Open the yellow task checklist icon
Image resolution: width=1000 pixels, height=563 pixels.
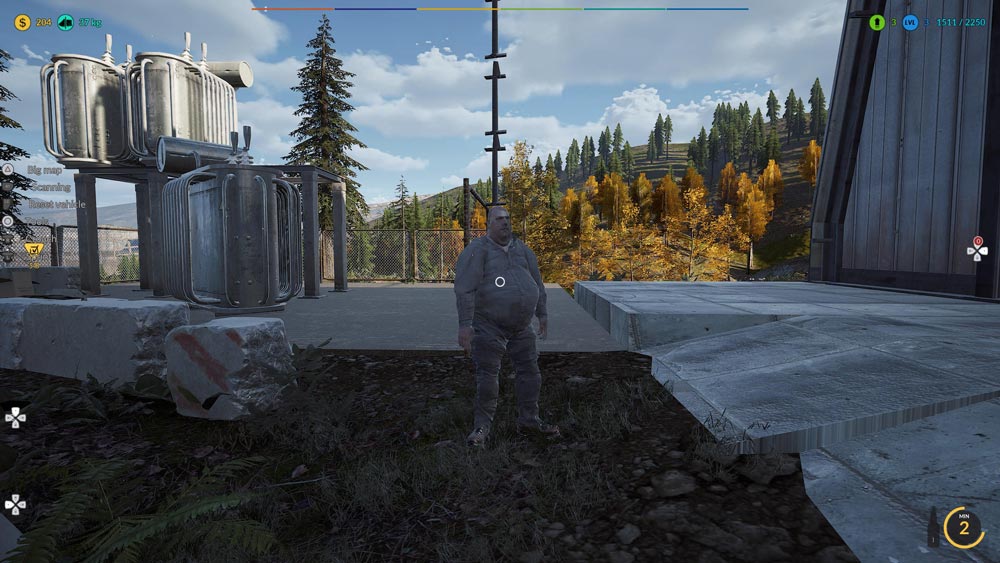coord(34,248)
